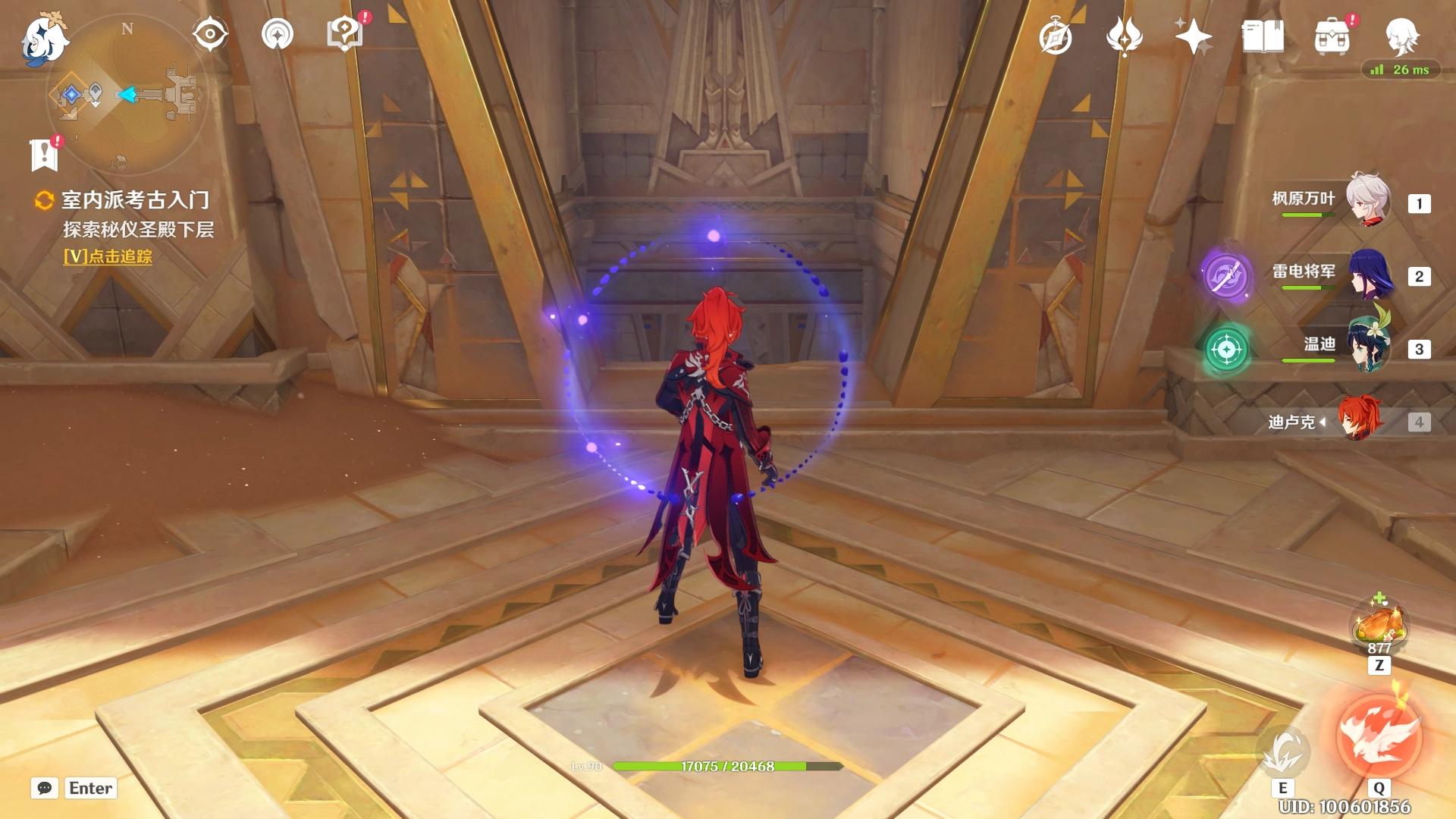The height and width of the screenshot is (819, 1456).
Task: Open the battle pass winged icon
Action: point(1124,36)
